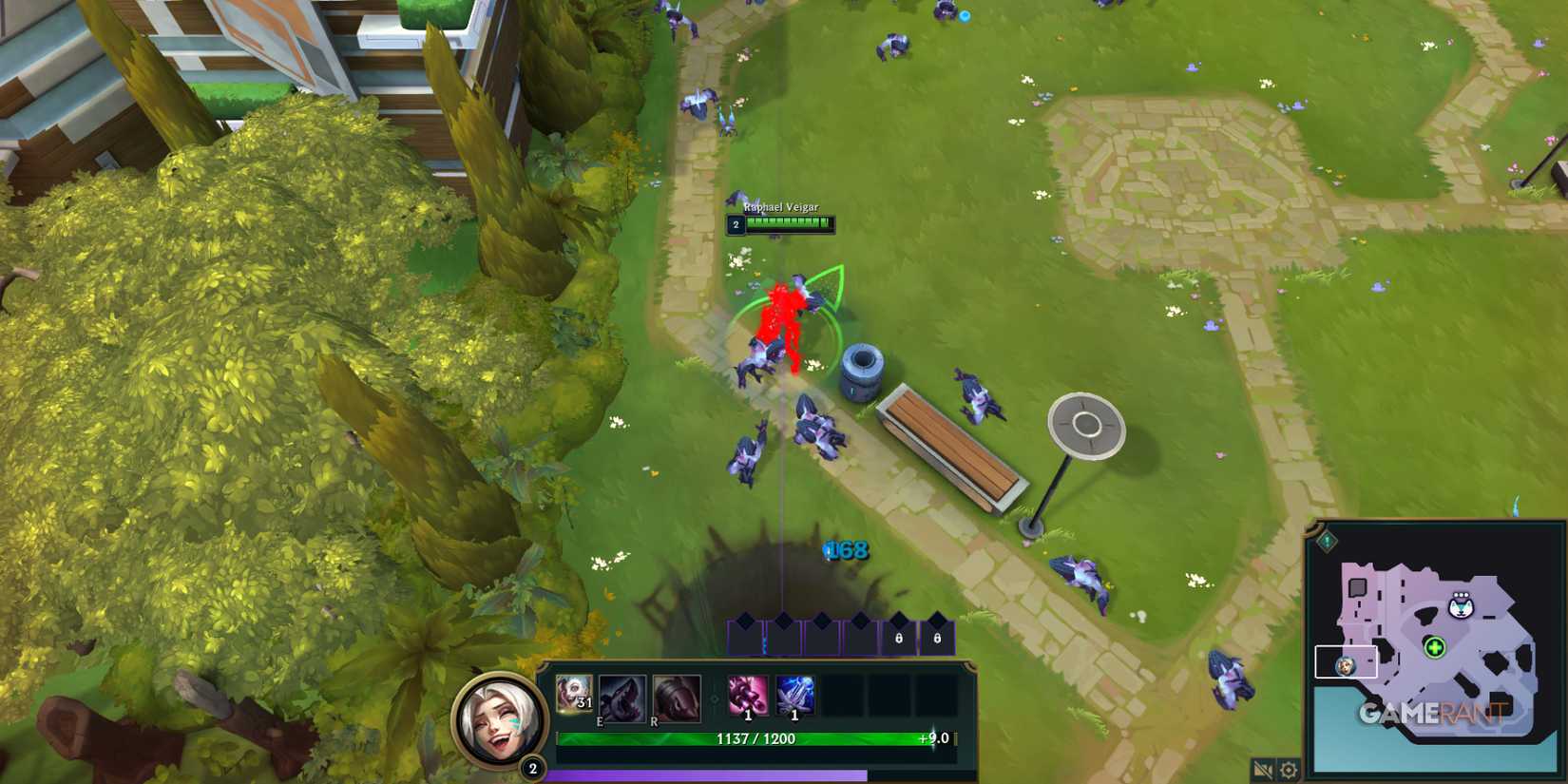Screen dimensions: 1568x784
Task: Click the passive weapon icon showing 31 stacks
Action: (573, 696)
